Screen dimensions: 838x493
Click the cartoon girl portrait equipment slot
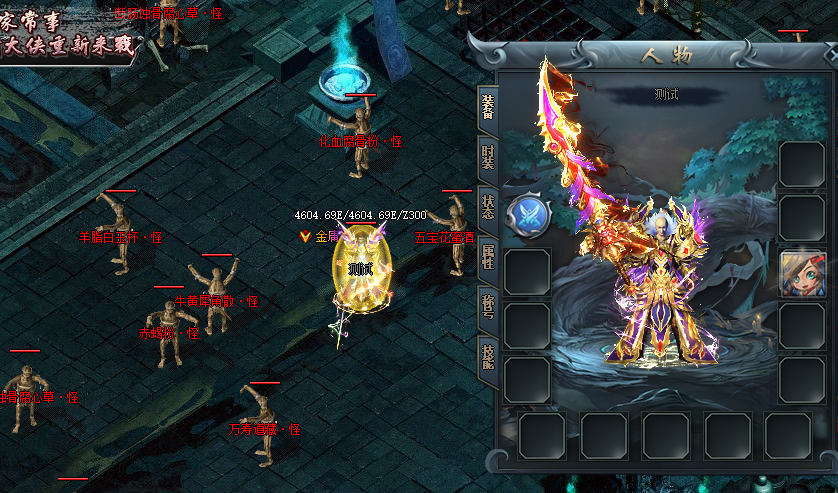[x=802, y=272]
